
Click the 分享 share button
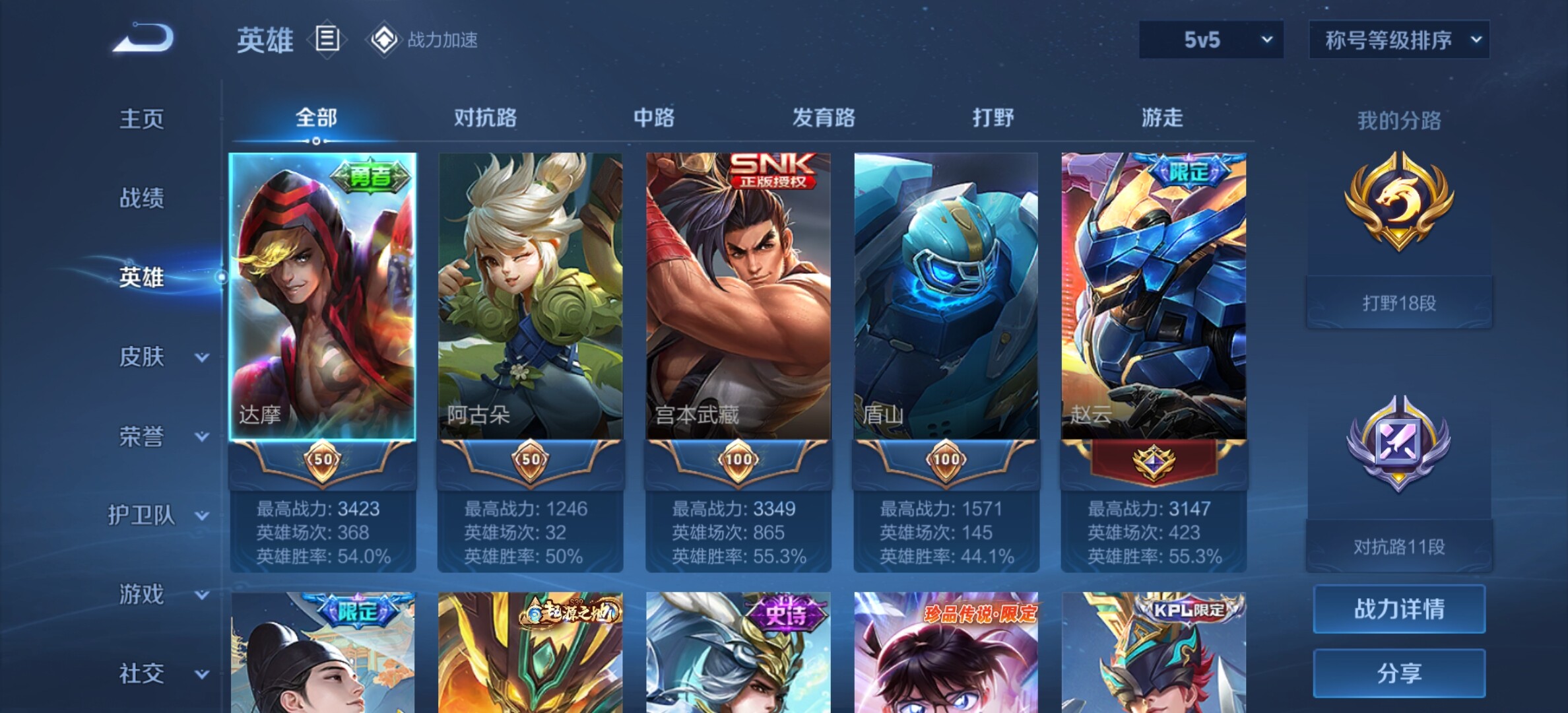tap(1399, 673)
